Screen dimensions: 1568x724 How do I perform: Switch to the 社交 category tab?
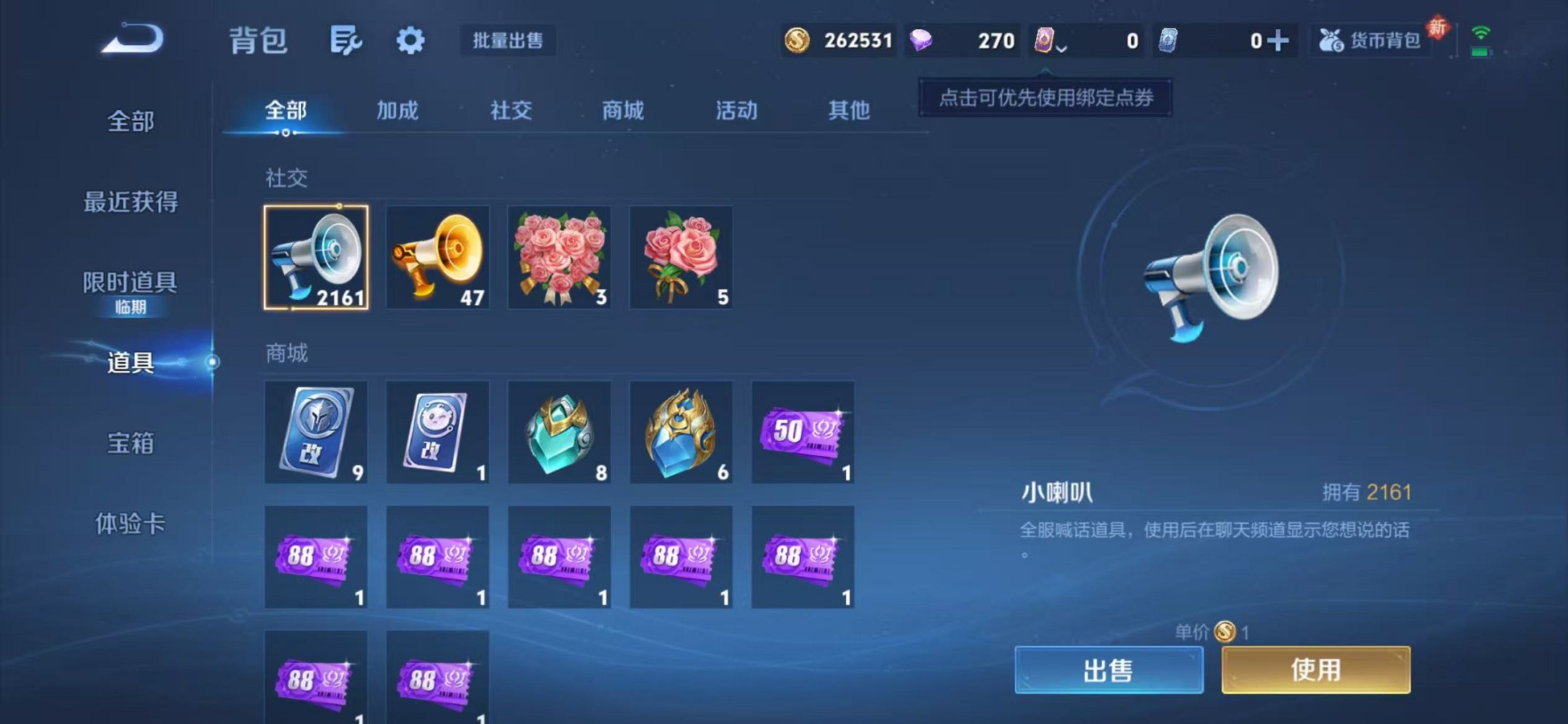click(510, 111)
